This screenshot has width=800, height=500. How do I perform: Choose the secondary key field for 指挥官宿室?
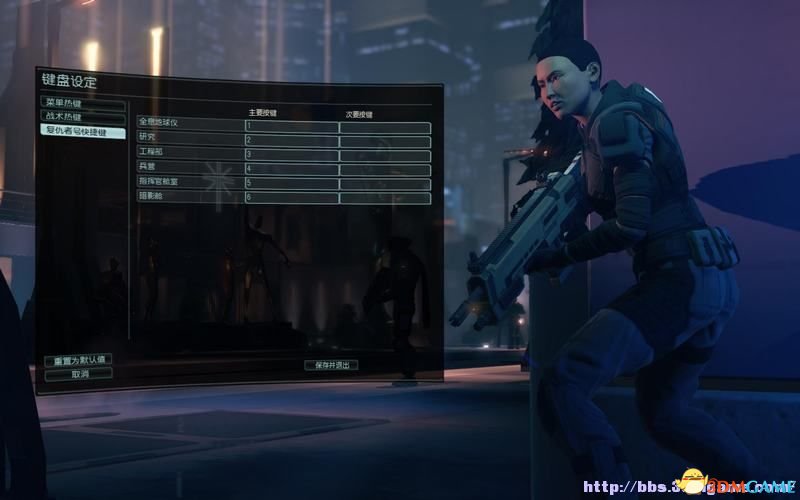coord(385,183)
